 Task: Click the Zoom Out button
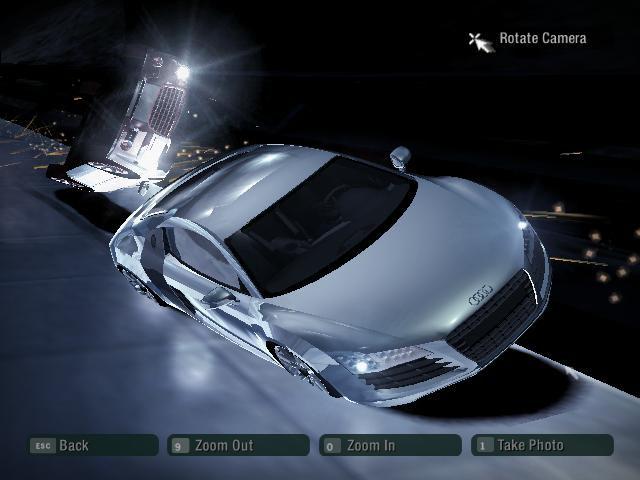(x=239, y=445)
